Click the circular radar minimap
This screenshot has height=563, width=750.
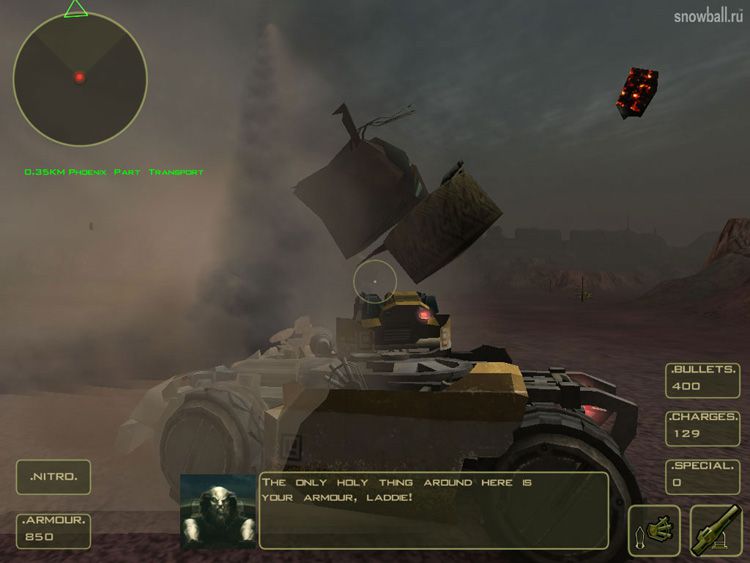click(79, 79)
